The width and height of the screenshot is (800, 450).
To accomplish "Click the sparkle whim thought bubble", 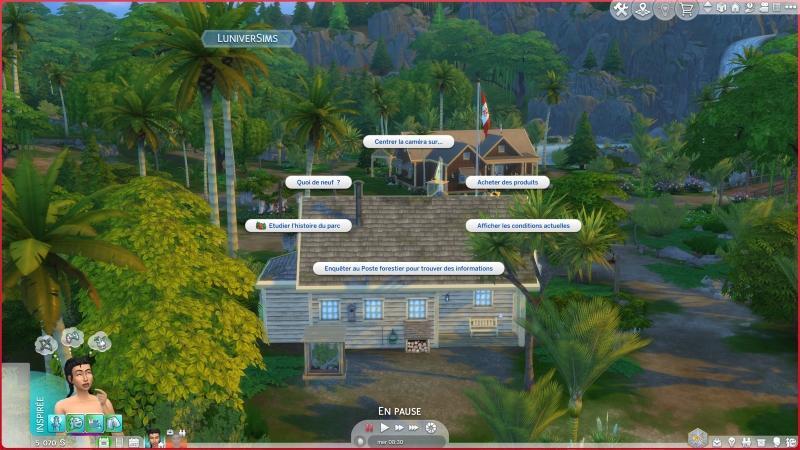I will [45, 344].
